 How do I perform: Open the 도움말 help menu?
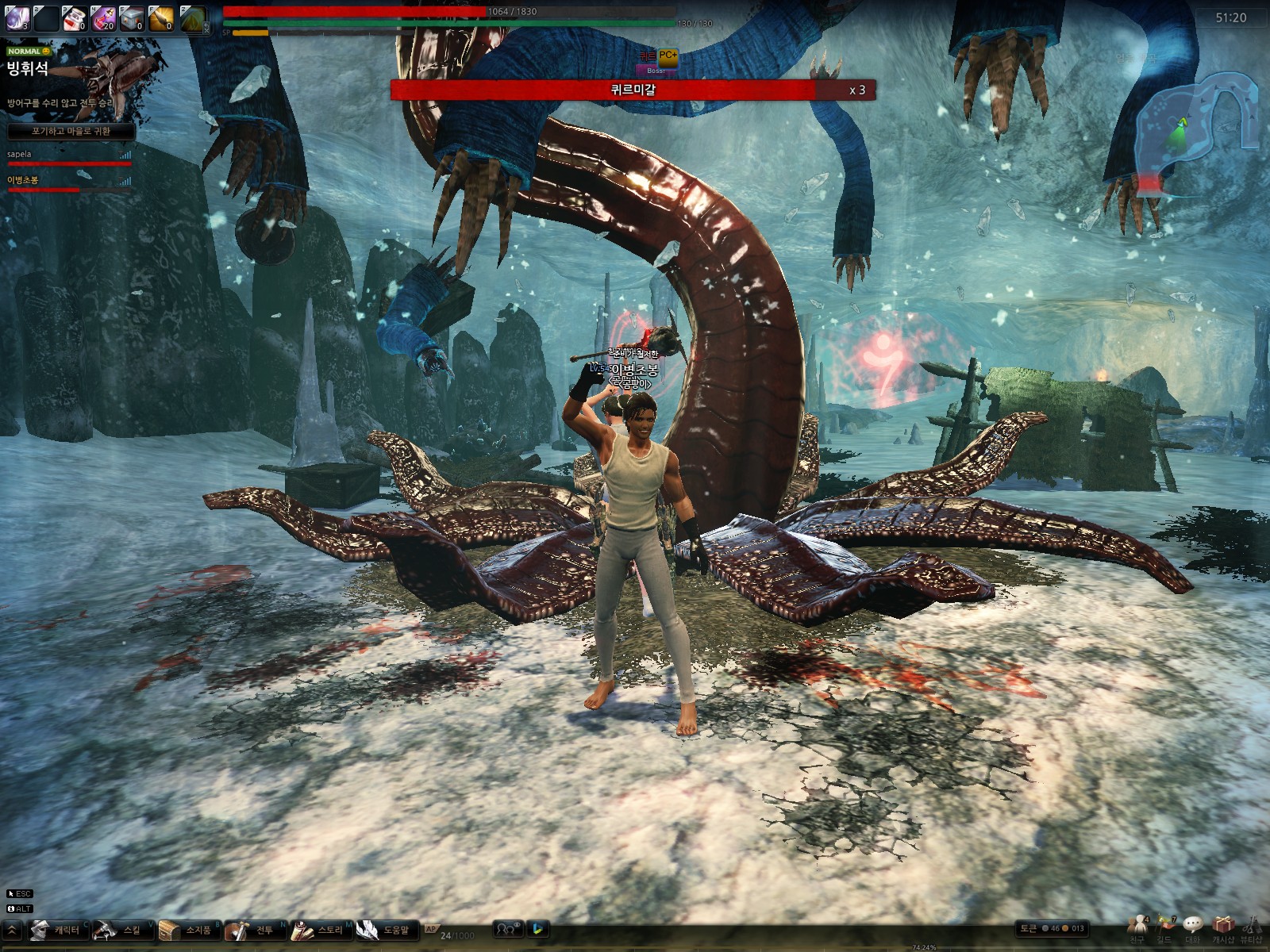click(x=383, y=930)
